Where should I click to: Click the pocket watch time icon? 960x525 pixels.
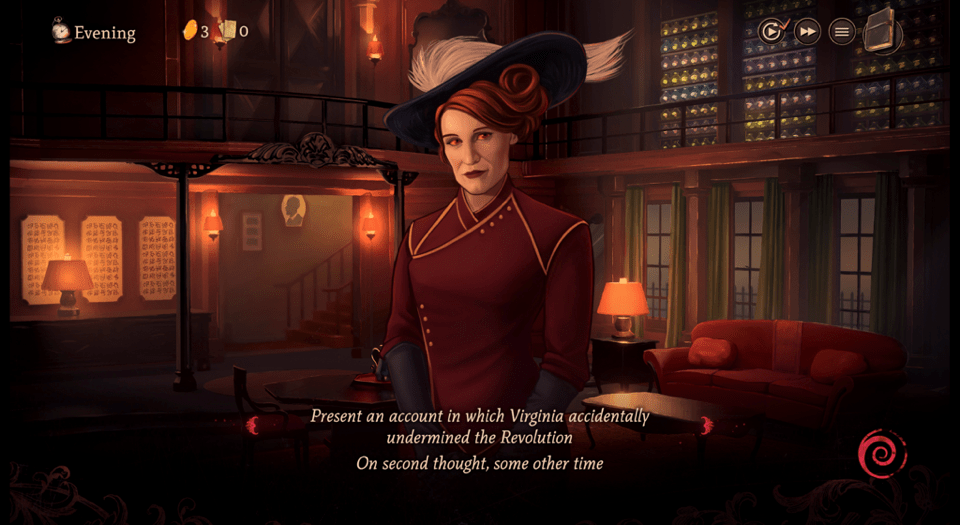[x=62, y=31]
